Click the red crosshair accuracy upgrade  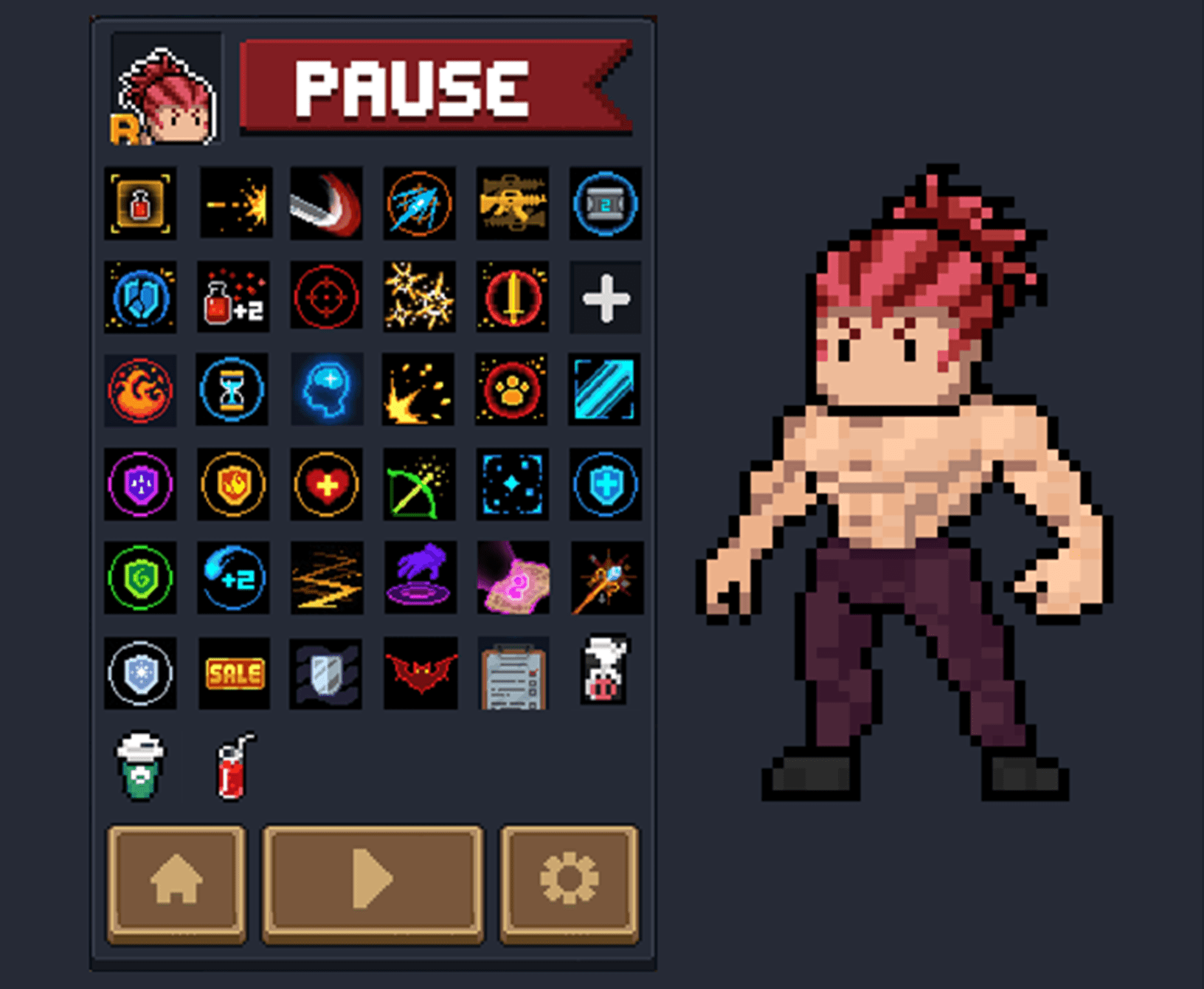pyautogui.click(x=326, y=297)
